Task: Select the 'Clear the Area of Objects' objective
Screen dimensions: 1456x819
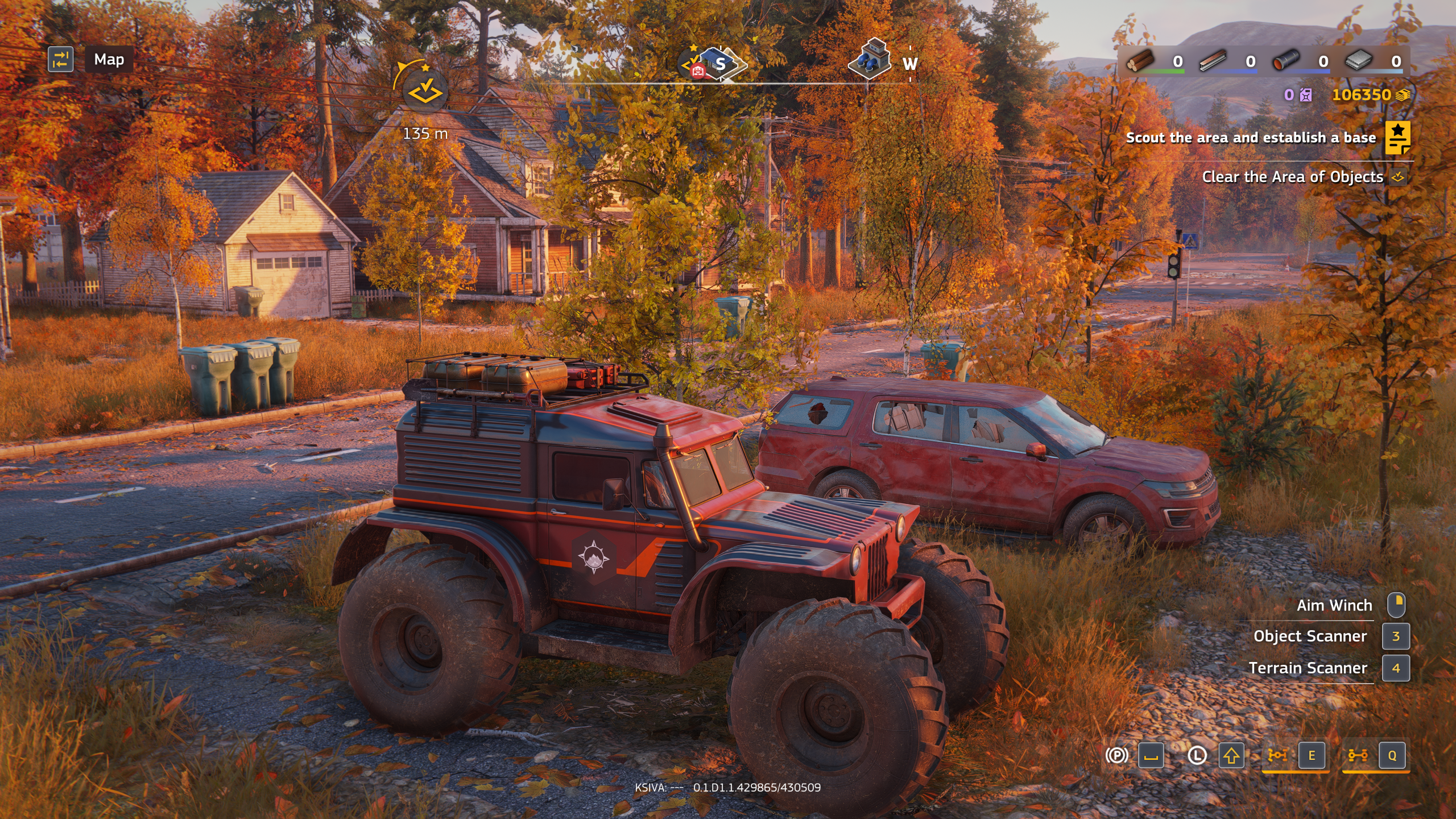Action: pos(1292,177)
